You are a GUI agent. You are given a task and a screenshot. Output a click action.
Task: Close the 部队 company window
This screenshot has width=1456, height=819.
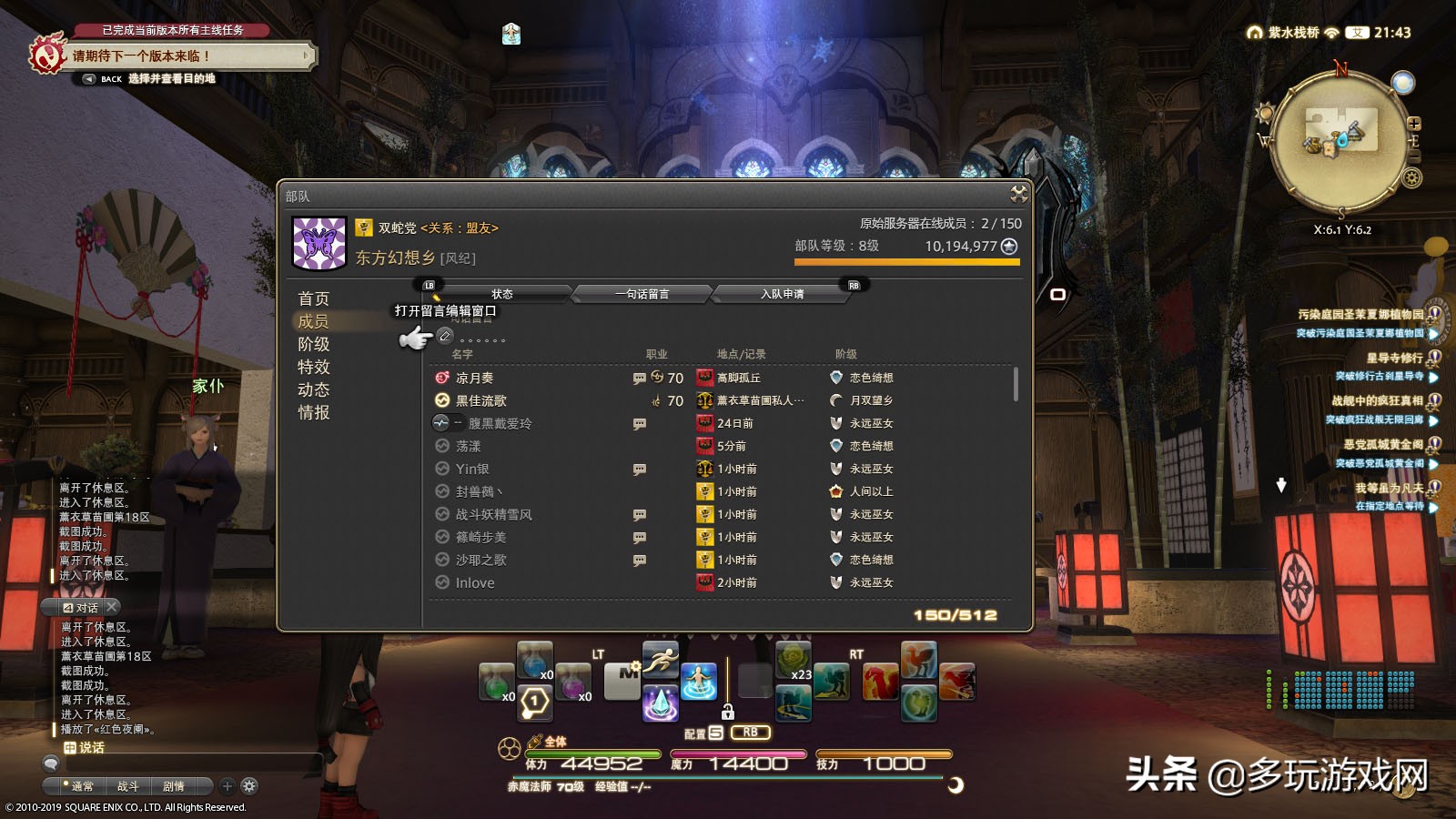(x=1018, y=194)
